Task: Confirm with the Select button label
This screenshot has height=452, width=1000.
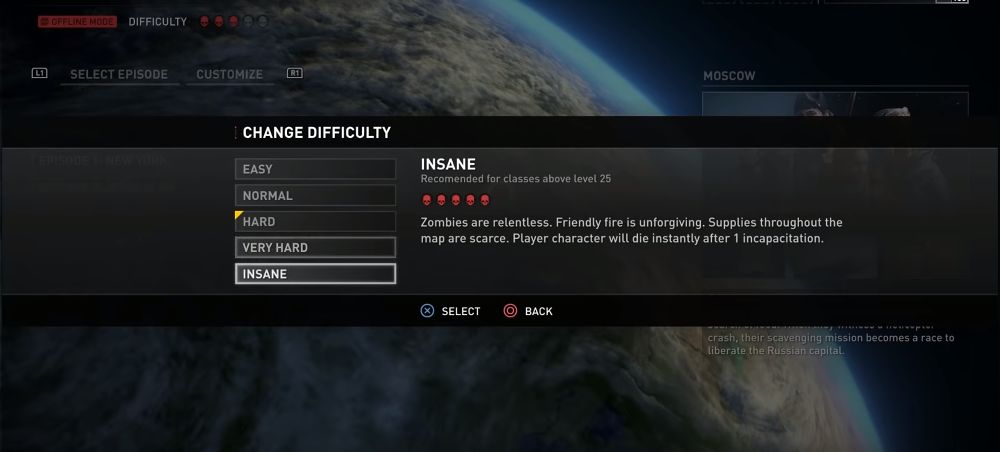Action: 460,312
